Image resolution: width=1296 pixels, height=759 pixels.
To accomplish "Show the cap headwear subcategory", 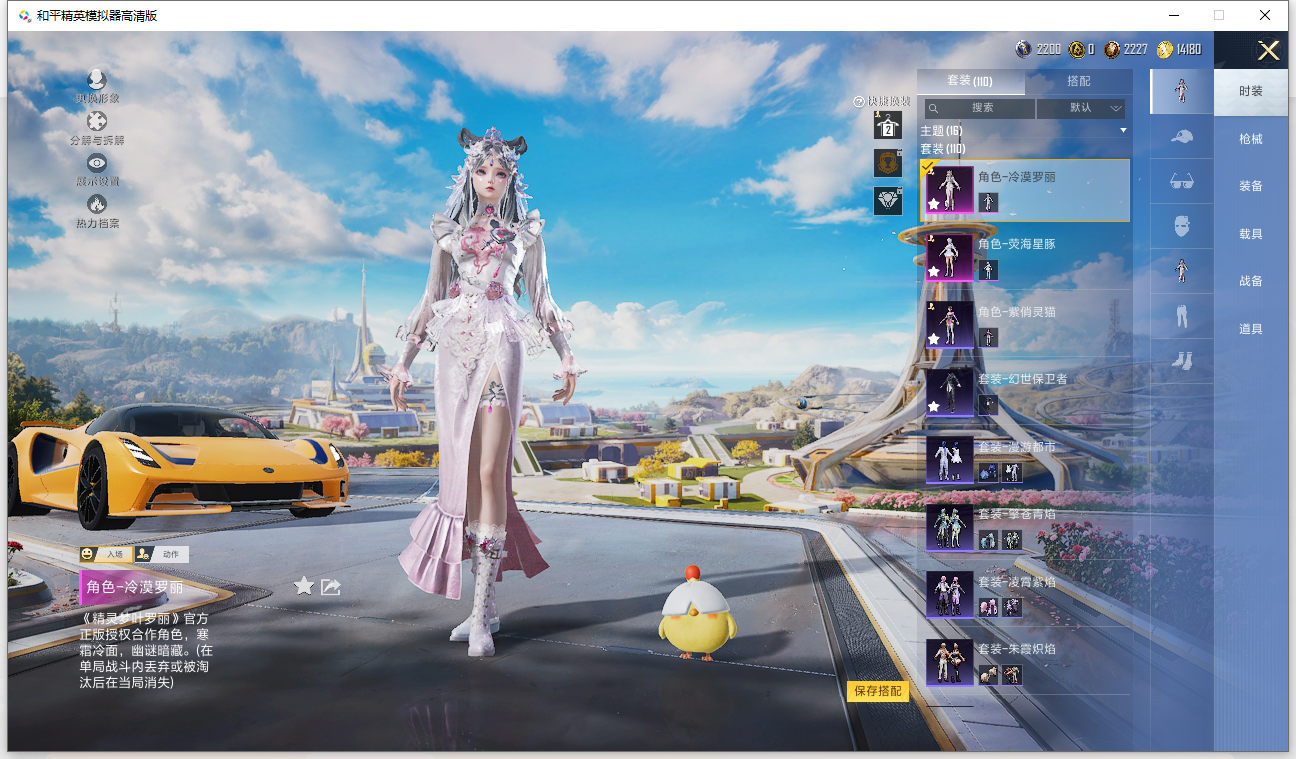I will pyautogui.click(x=1181, y=137).
